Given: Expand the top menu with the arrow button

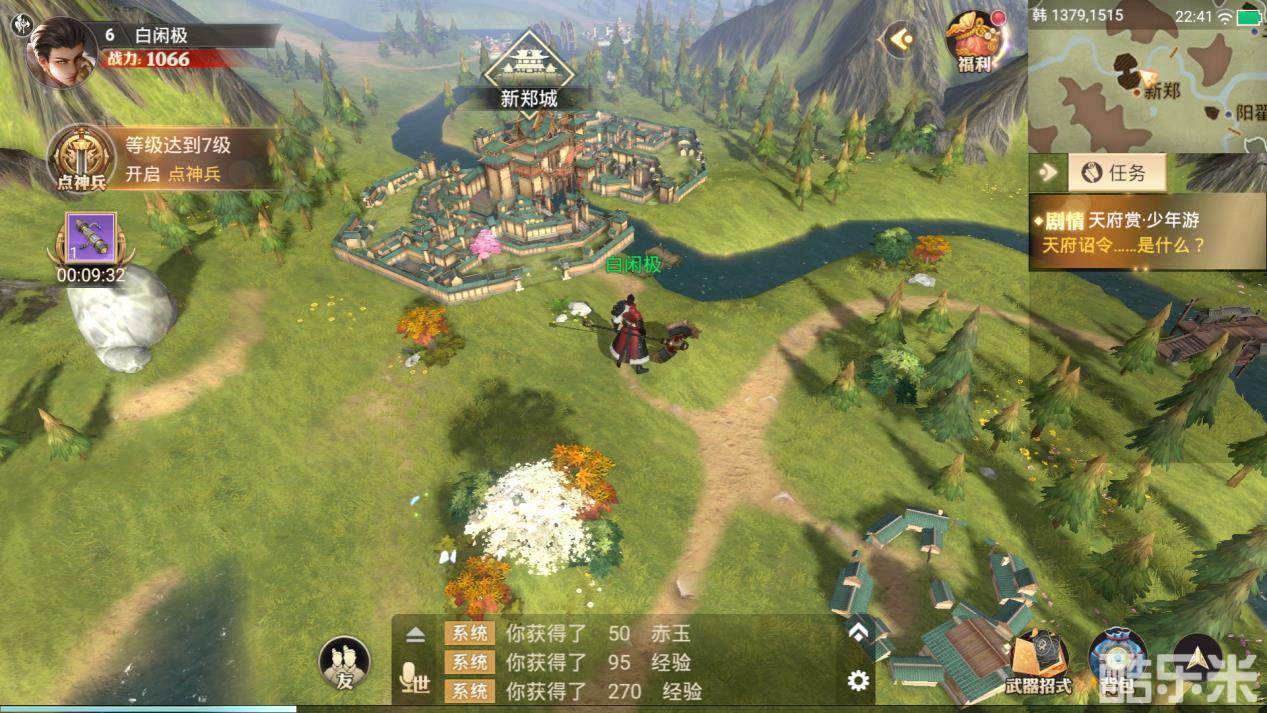Looking at the screenshot, I should [x=900, y=39].
